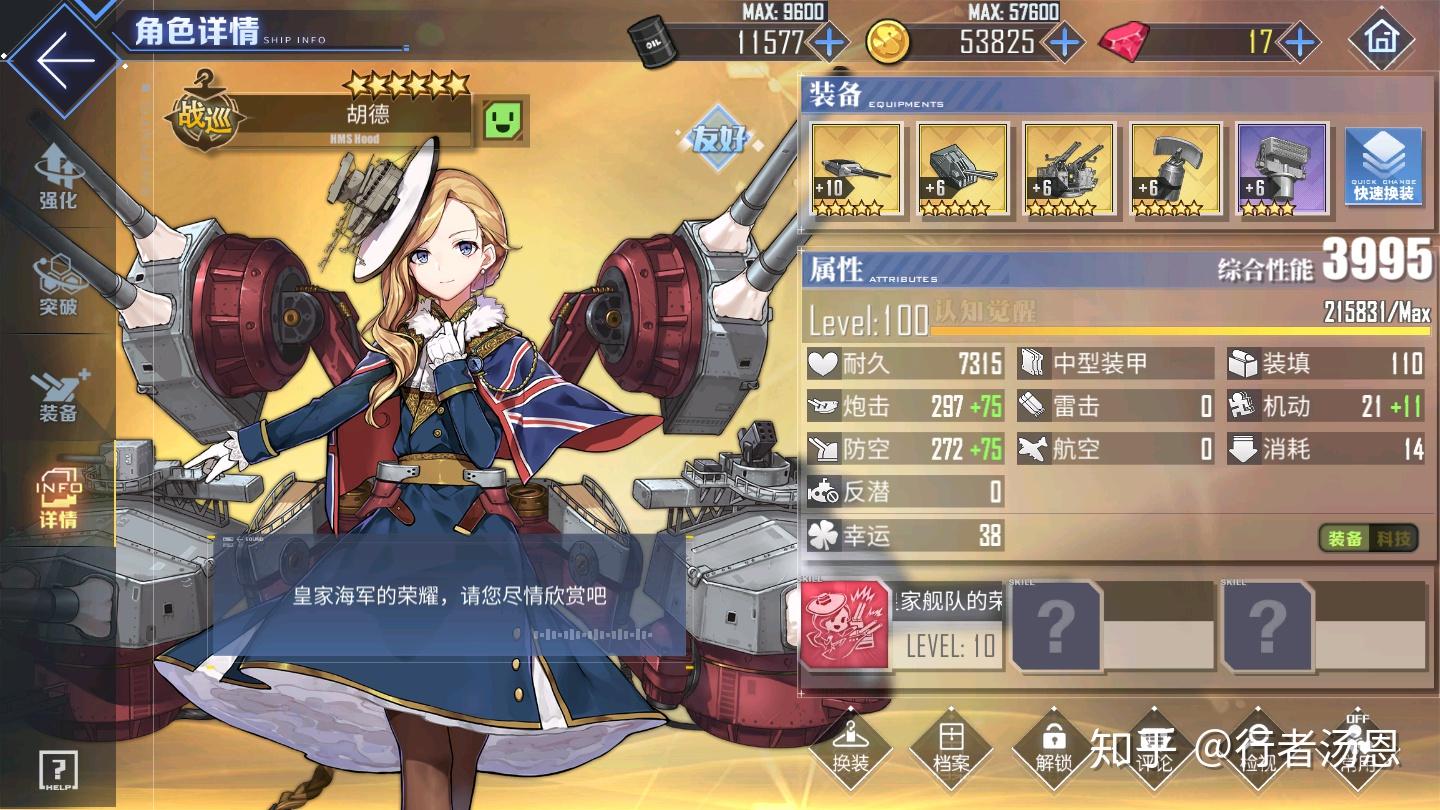The height and width of the screenshot is (810, 1440).
Task: Open the HELP icon in bottom left
Action: (60, 770)
